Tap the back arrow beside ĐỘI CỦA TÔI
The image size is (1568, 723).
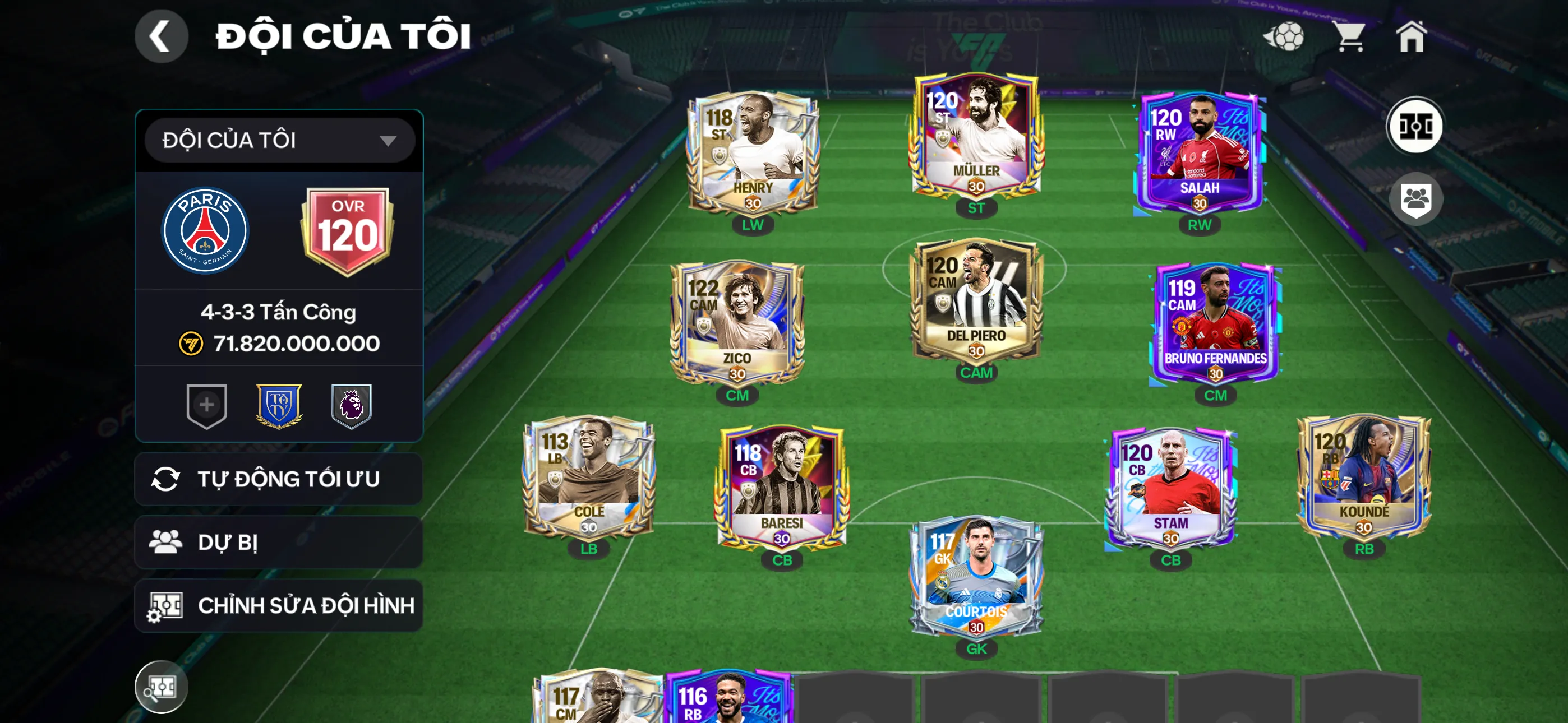tap(162, 36)
